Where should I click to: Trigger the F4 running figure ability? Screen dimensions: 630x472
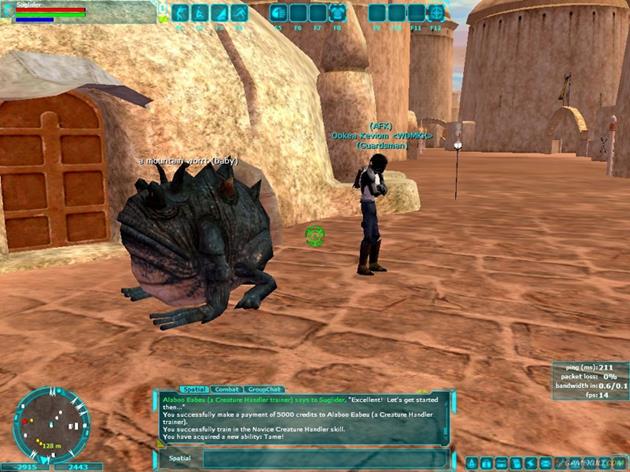tap(239, 13)
